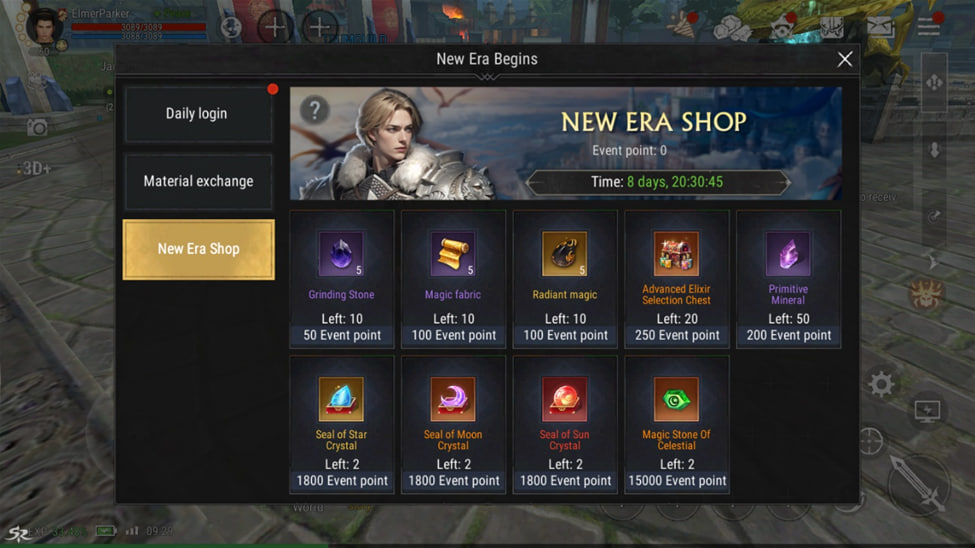This screenshot has width=975, height=548.
Task: Close the New Era Begins window
Action: pyautogui.click(x=844, y=60)
